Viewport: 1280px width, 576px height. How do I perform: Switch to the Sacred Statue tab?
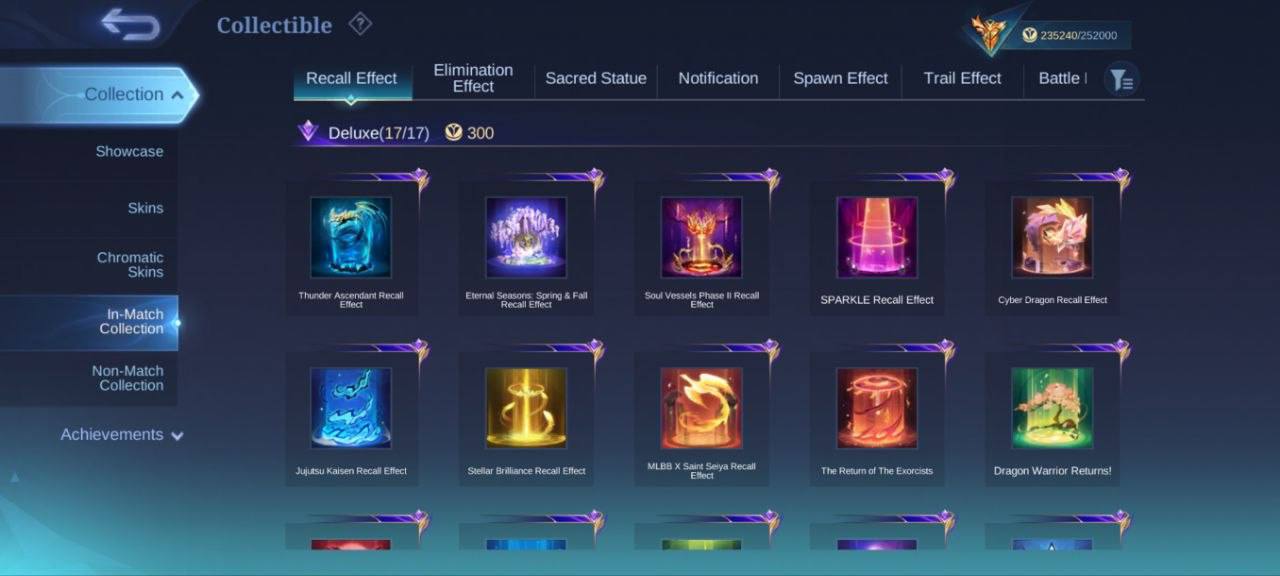point(595,78)
